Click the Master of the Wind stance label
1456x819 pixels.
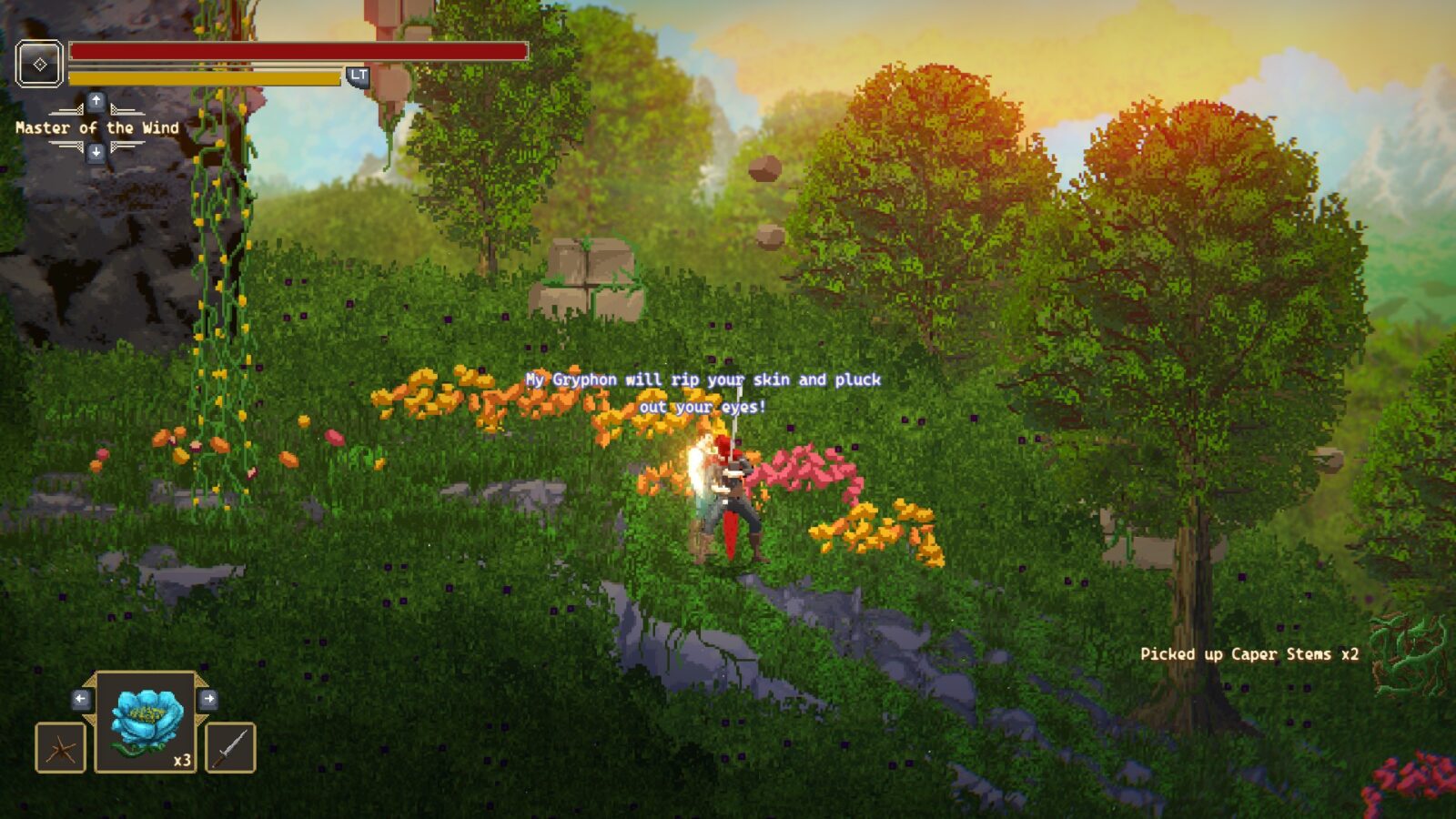tap(97, 128)
